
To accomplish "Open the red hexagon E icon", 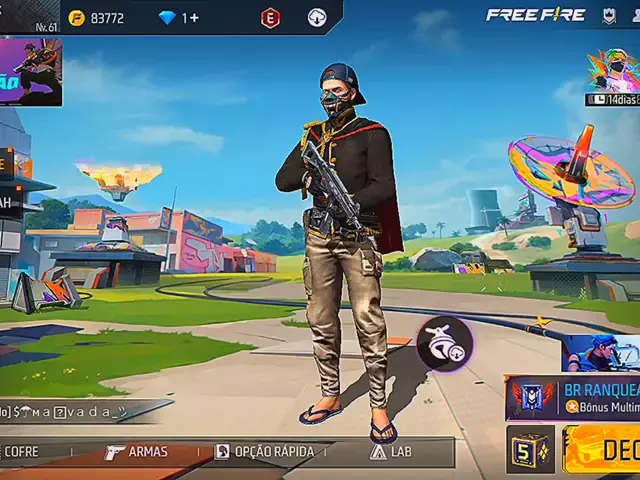I will click(271, 17).
